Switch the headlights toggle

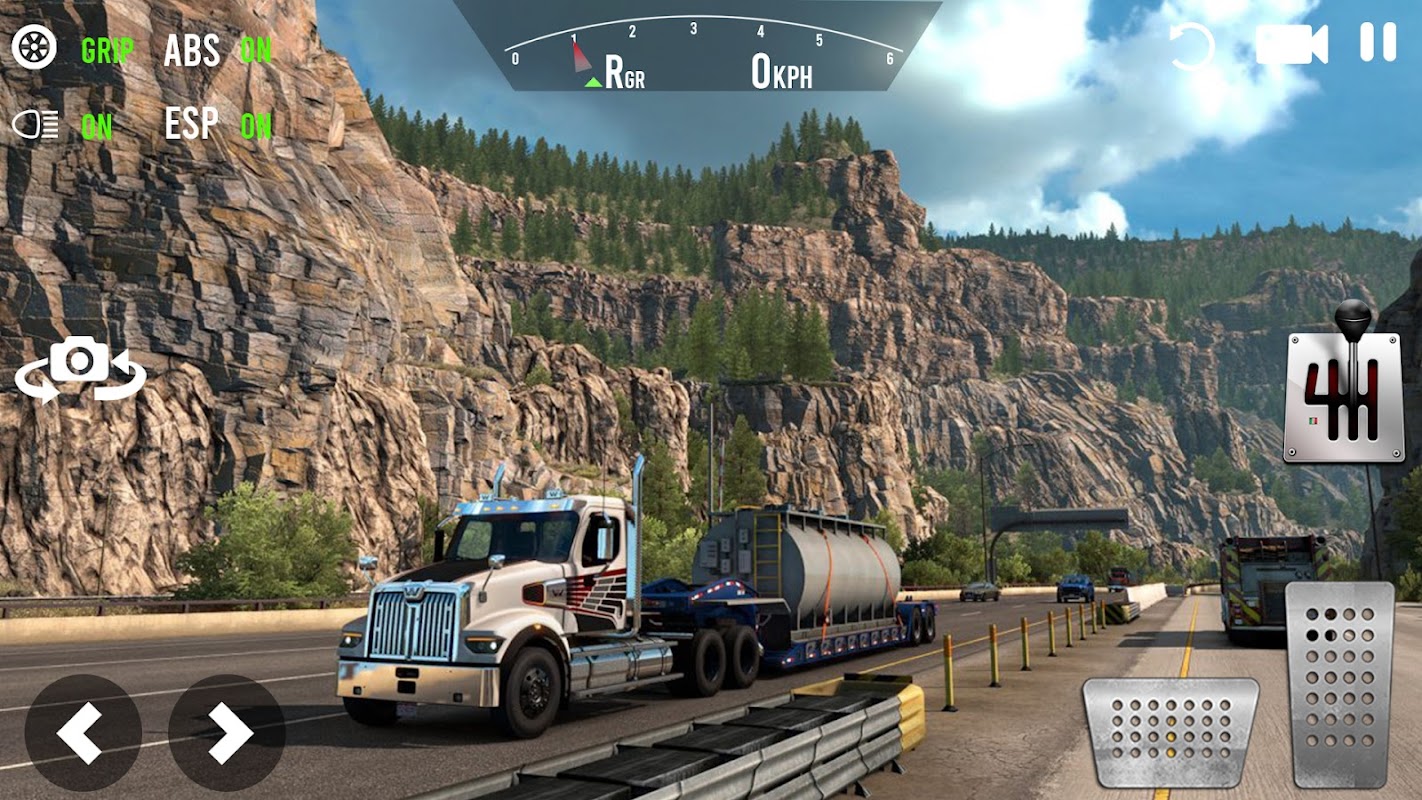click(35, 125)
